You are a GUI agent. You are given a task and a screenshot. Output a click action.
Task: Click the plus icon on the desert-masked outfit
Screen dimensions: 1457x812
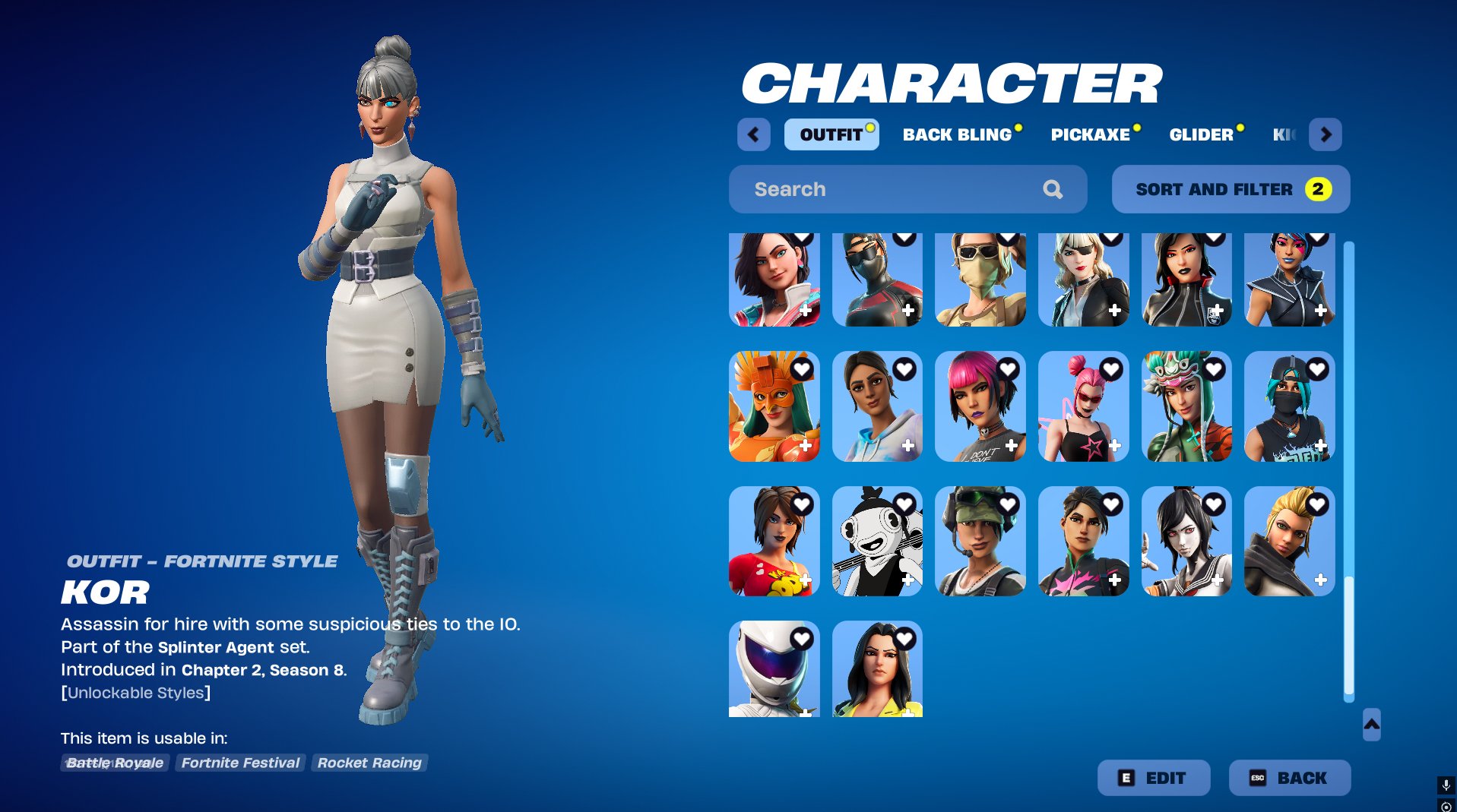click(x=1012, y=311)
